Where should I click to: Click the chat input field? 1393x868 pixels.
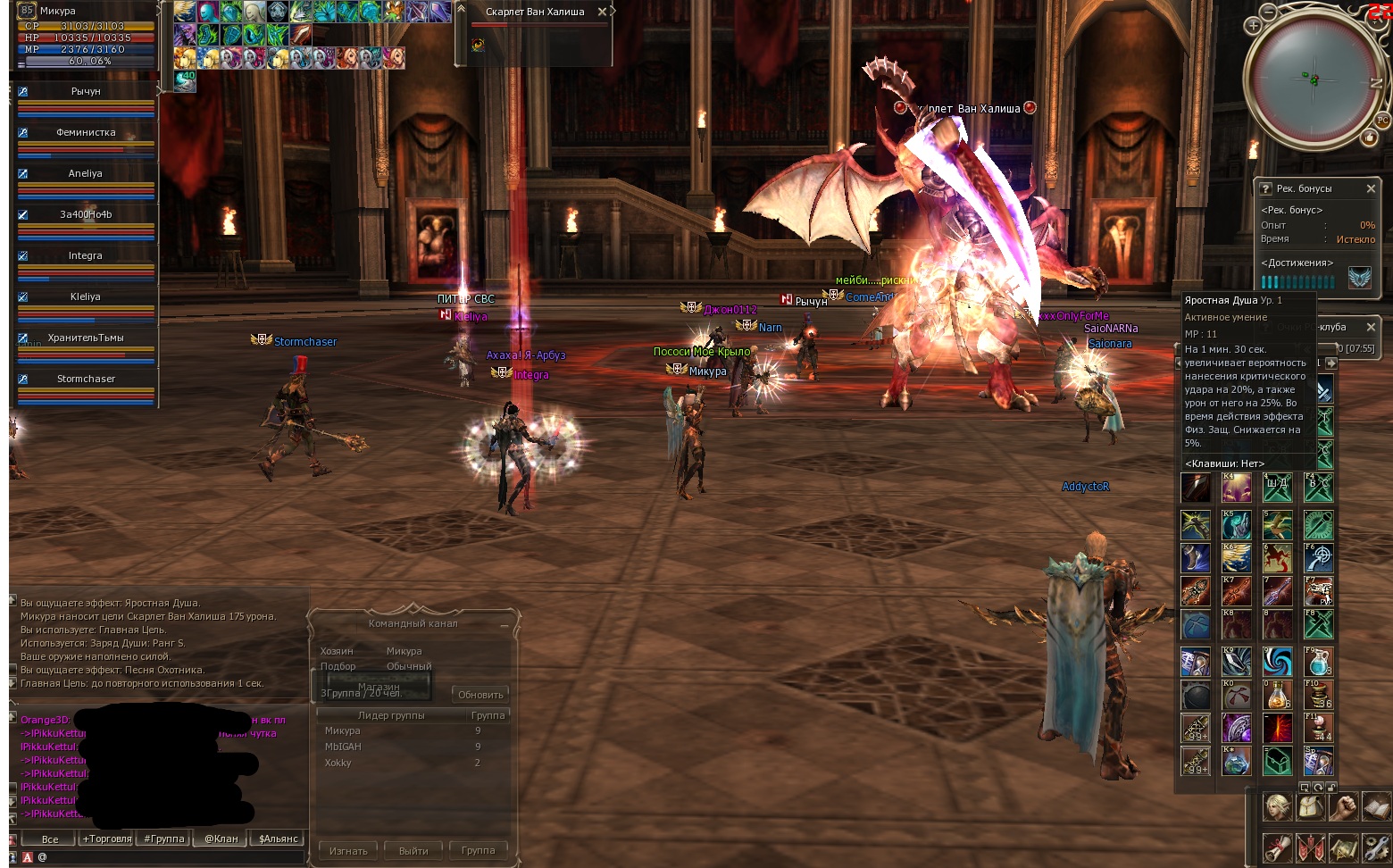coord(170,857)
